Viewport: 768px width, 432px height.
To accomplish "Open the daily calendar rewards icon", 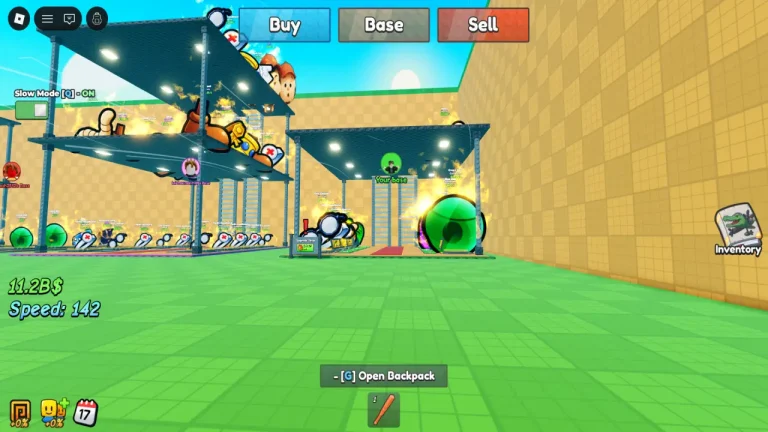I will (x=86, y=411).
